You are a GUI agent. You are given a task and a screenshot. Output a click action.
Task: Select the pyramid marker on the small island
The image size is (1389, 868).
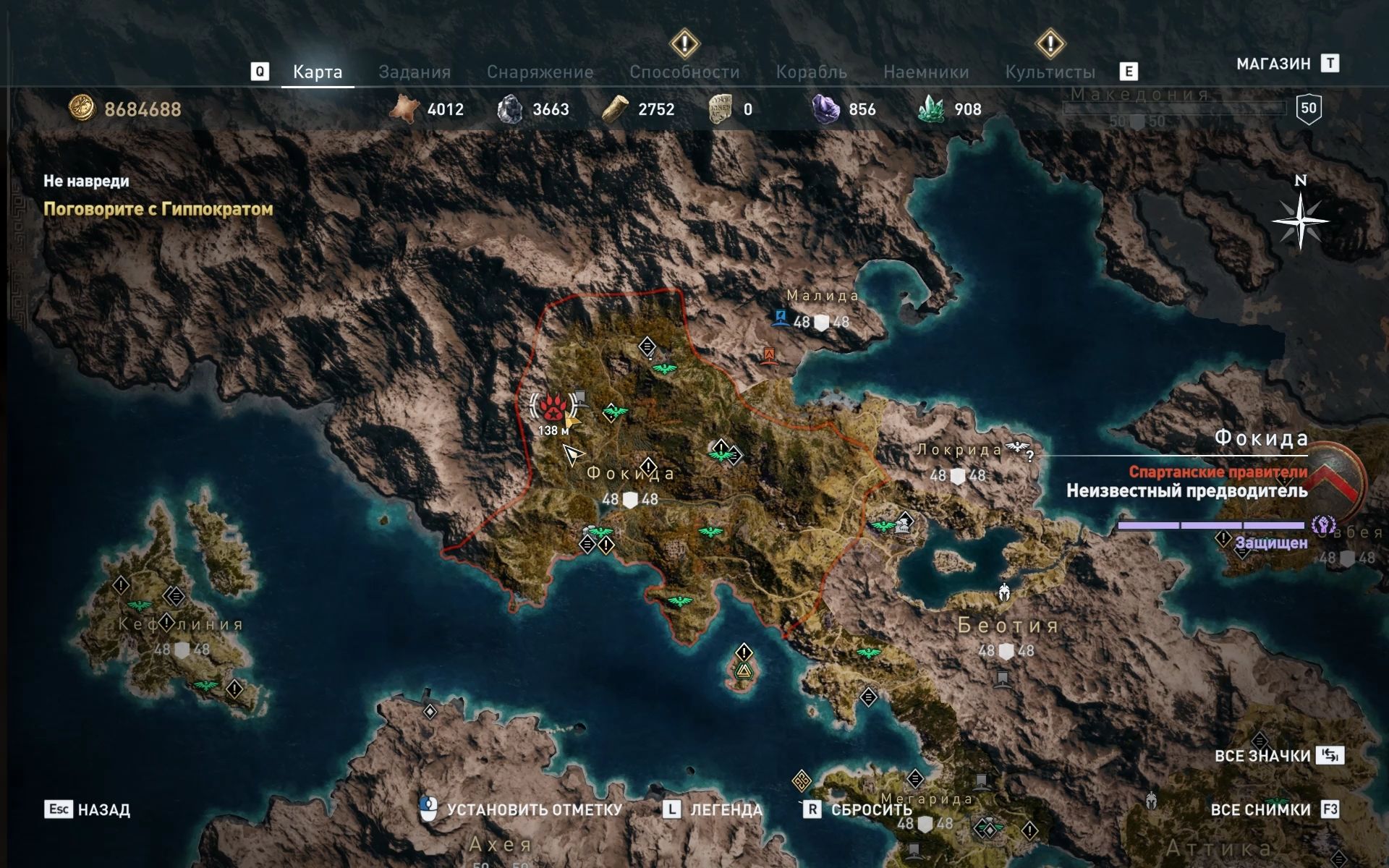tap(743, 673)
